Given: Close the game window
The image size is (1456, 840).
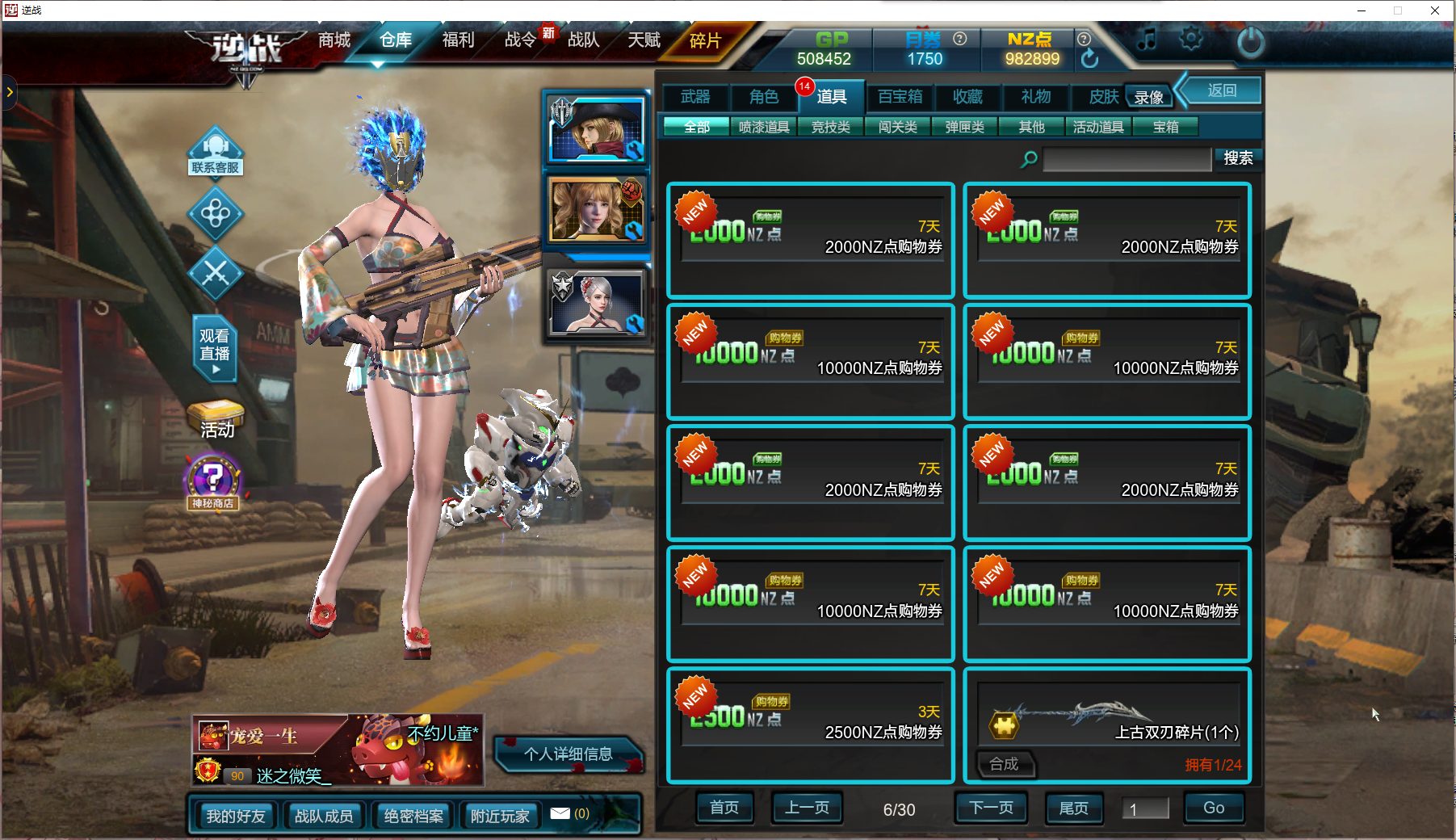Looking at the screenshot, I should pyautogui.click(x=1434, y=10).
